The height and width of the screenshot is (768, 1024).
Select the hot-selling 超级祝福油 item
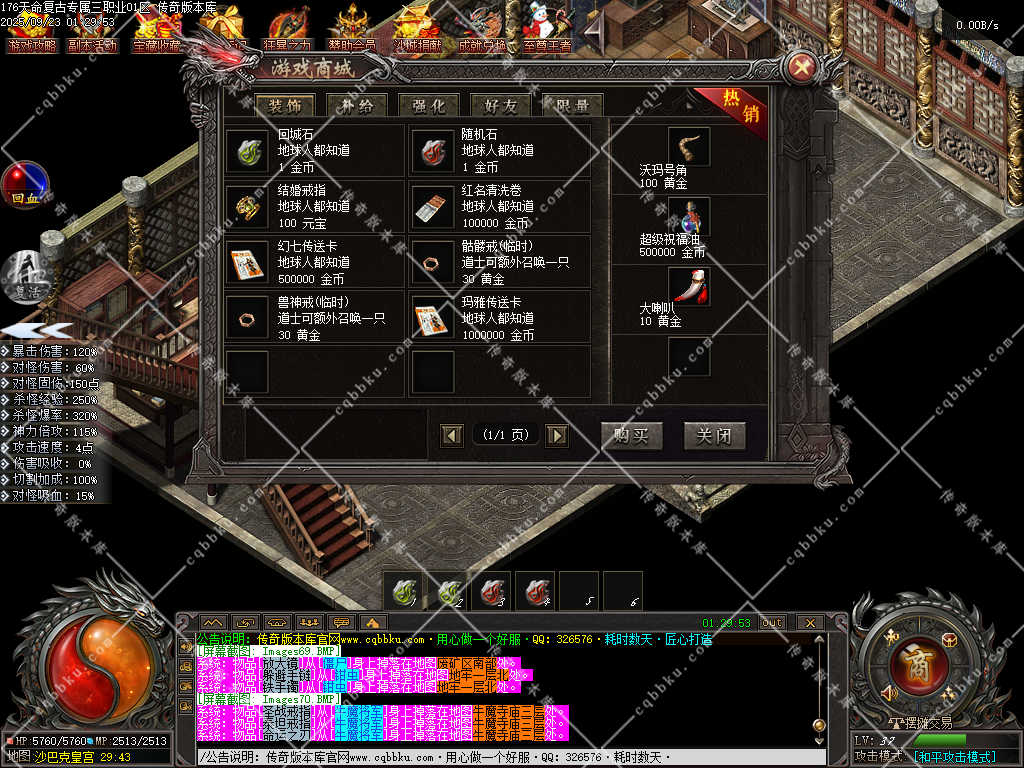pos(689,217)
